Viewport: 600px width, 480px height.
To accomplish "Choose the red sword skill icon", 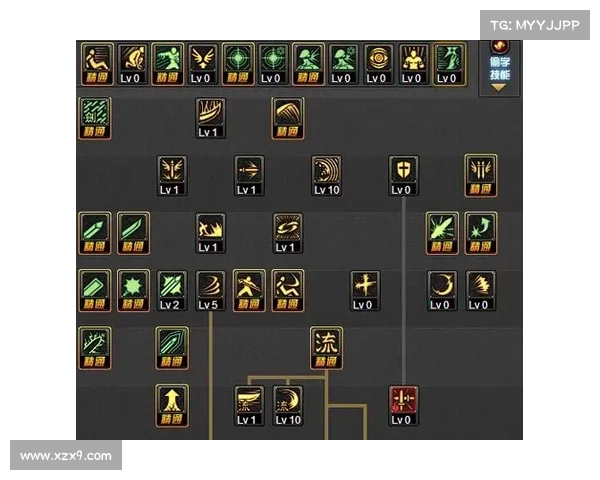I will coord(403,405).
